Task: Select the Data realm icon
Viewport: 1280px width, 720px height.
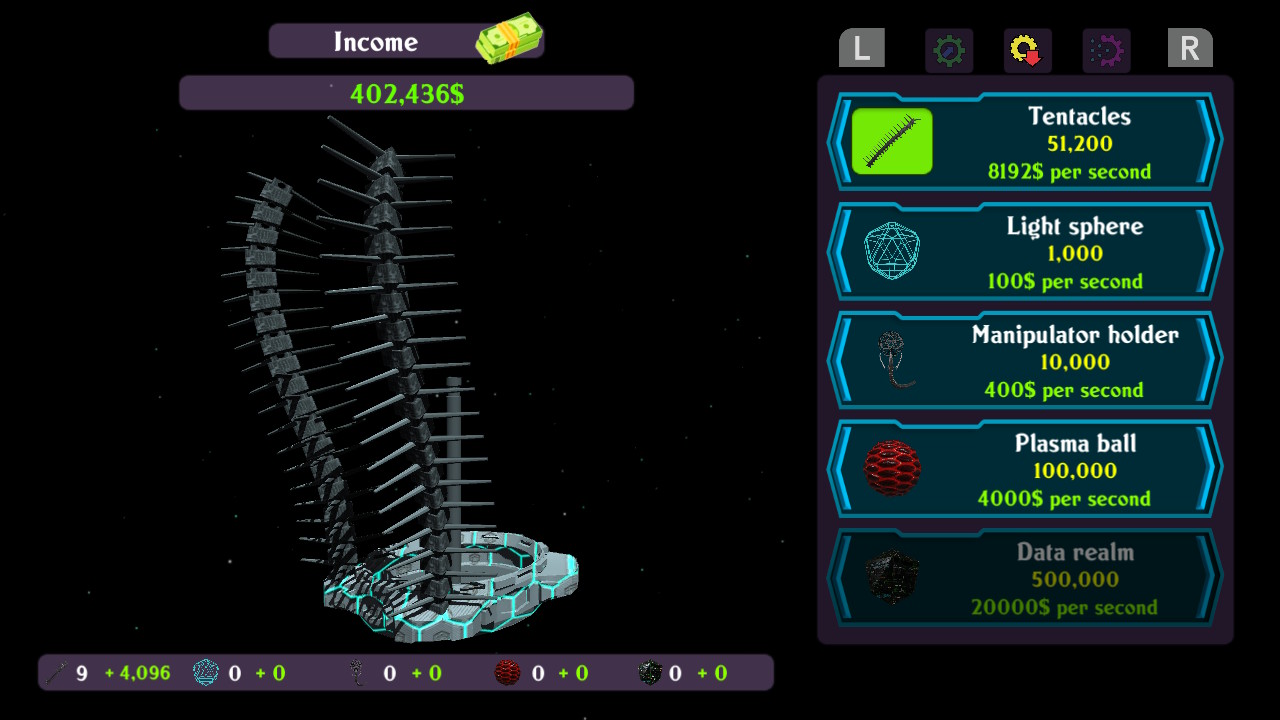Action: (x=890, y=576)
